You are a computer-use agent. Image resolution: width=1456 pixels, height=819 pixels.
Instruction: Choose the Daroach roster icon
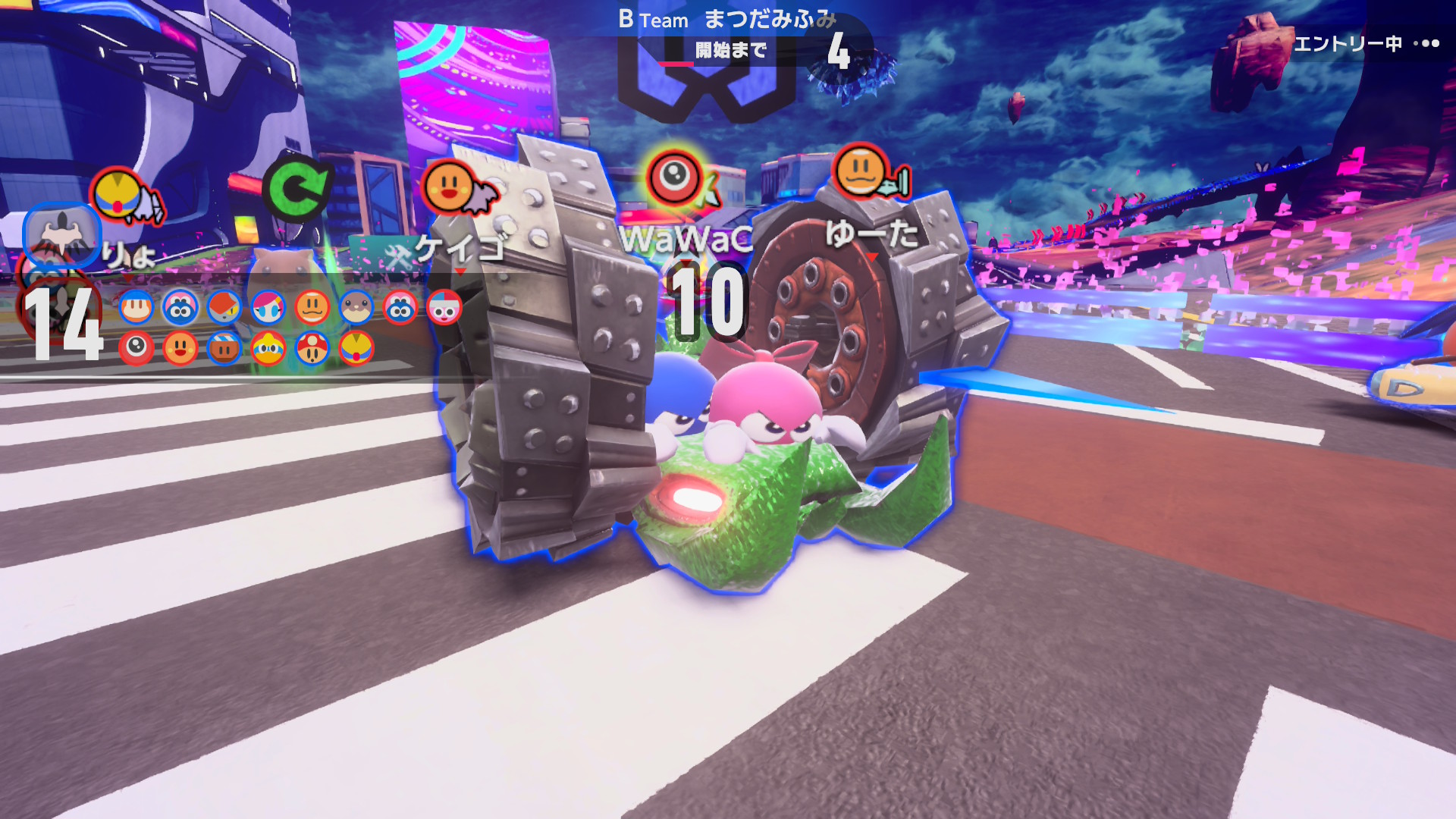click(224, 308)
